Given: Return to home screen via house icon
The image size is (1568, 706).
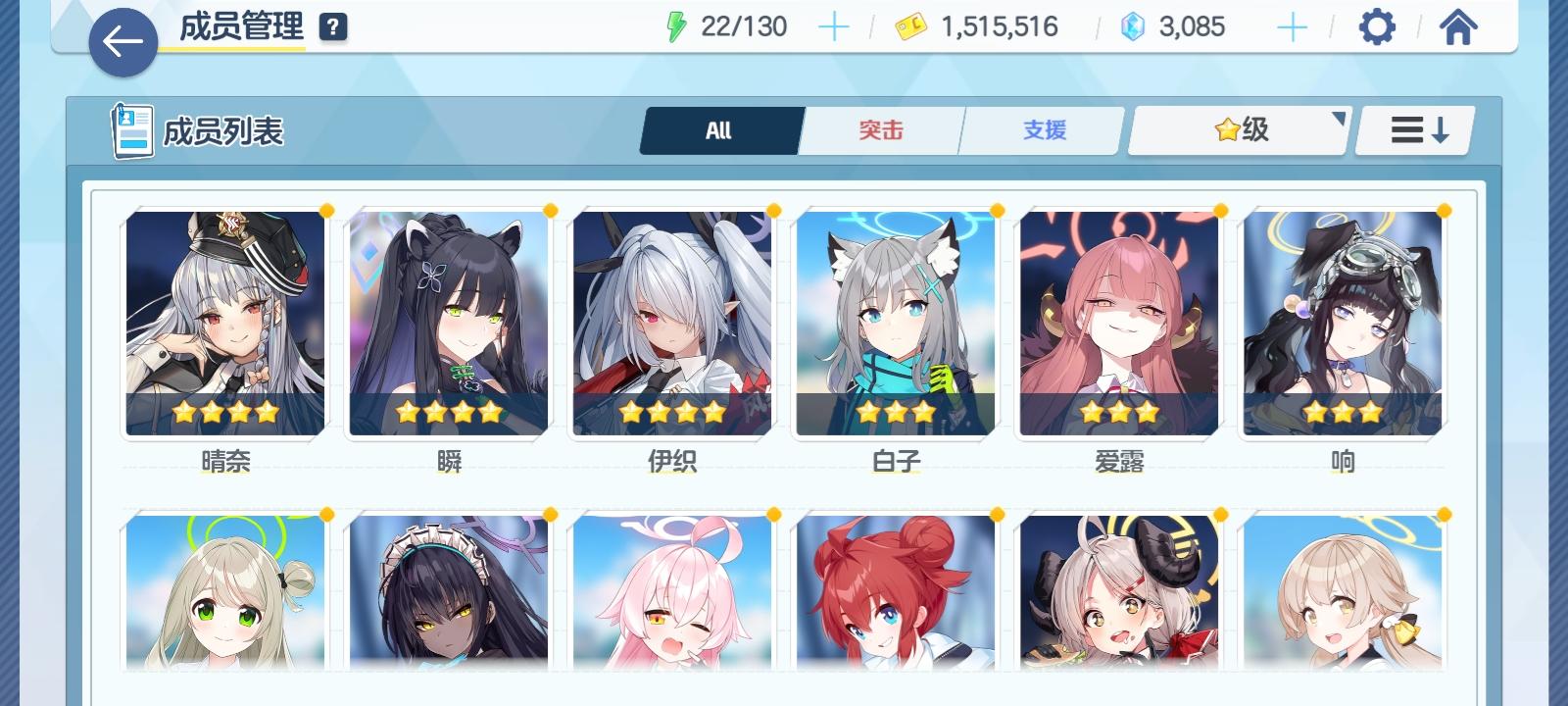Looking at the screenshot, I should [1459, 26].
